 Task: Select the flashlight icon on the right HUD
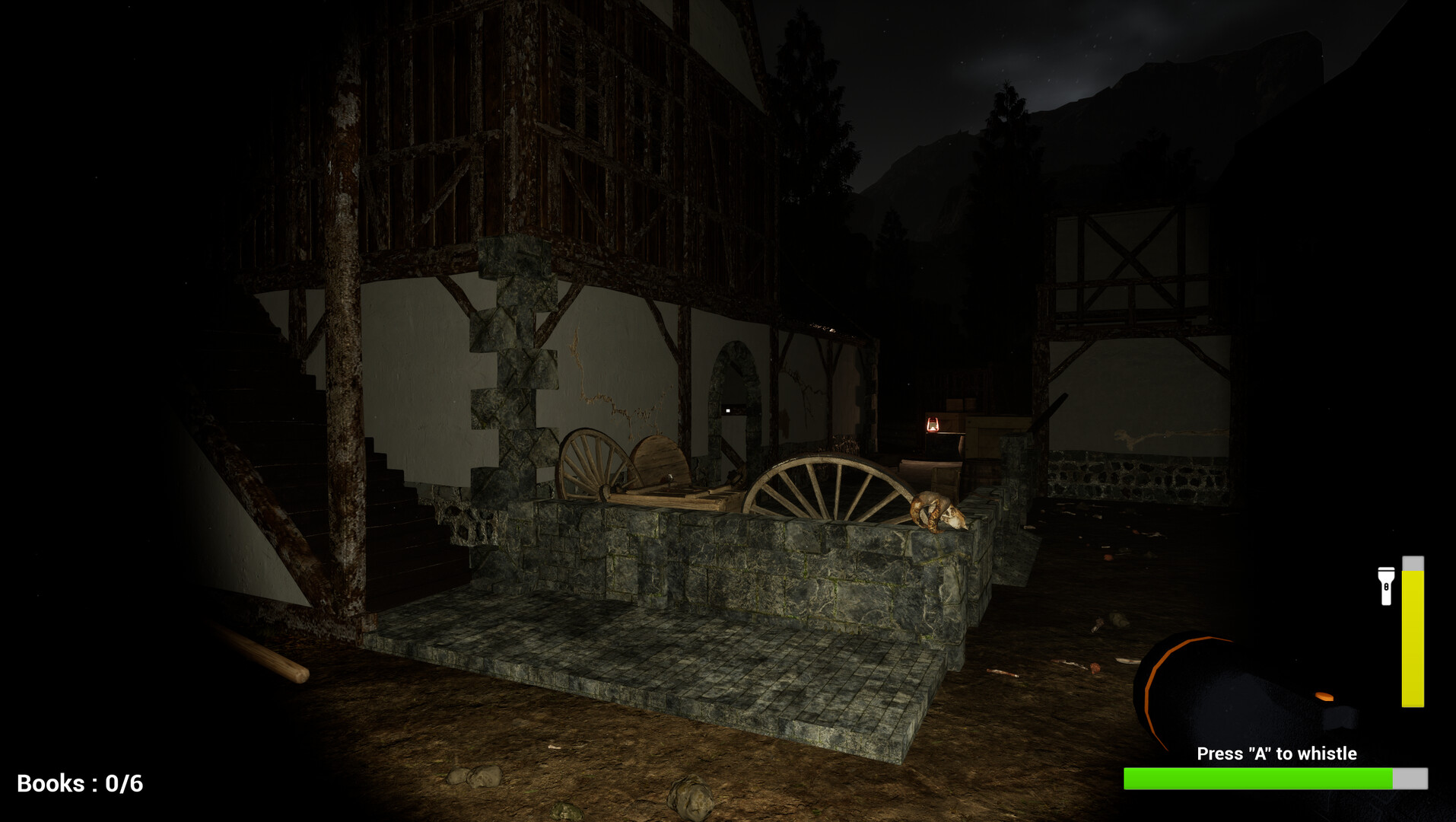tap(1387, 586)
